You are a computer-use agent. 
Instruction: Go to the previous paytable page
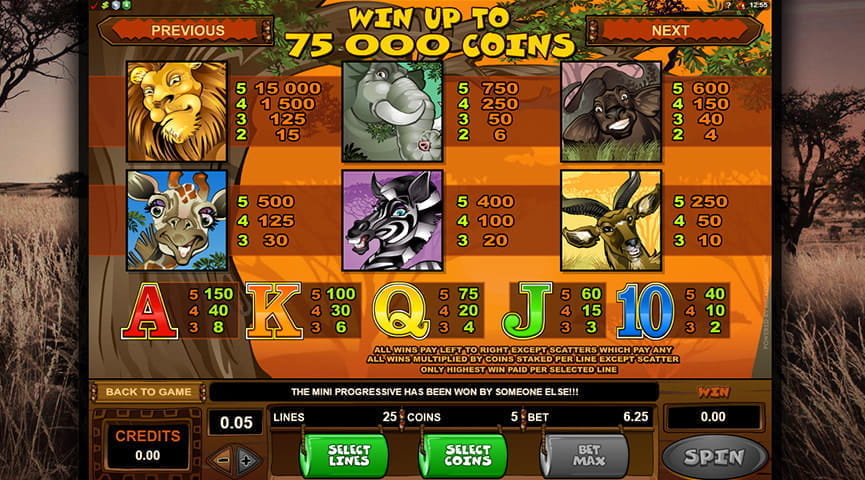click(187, 31)
